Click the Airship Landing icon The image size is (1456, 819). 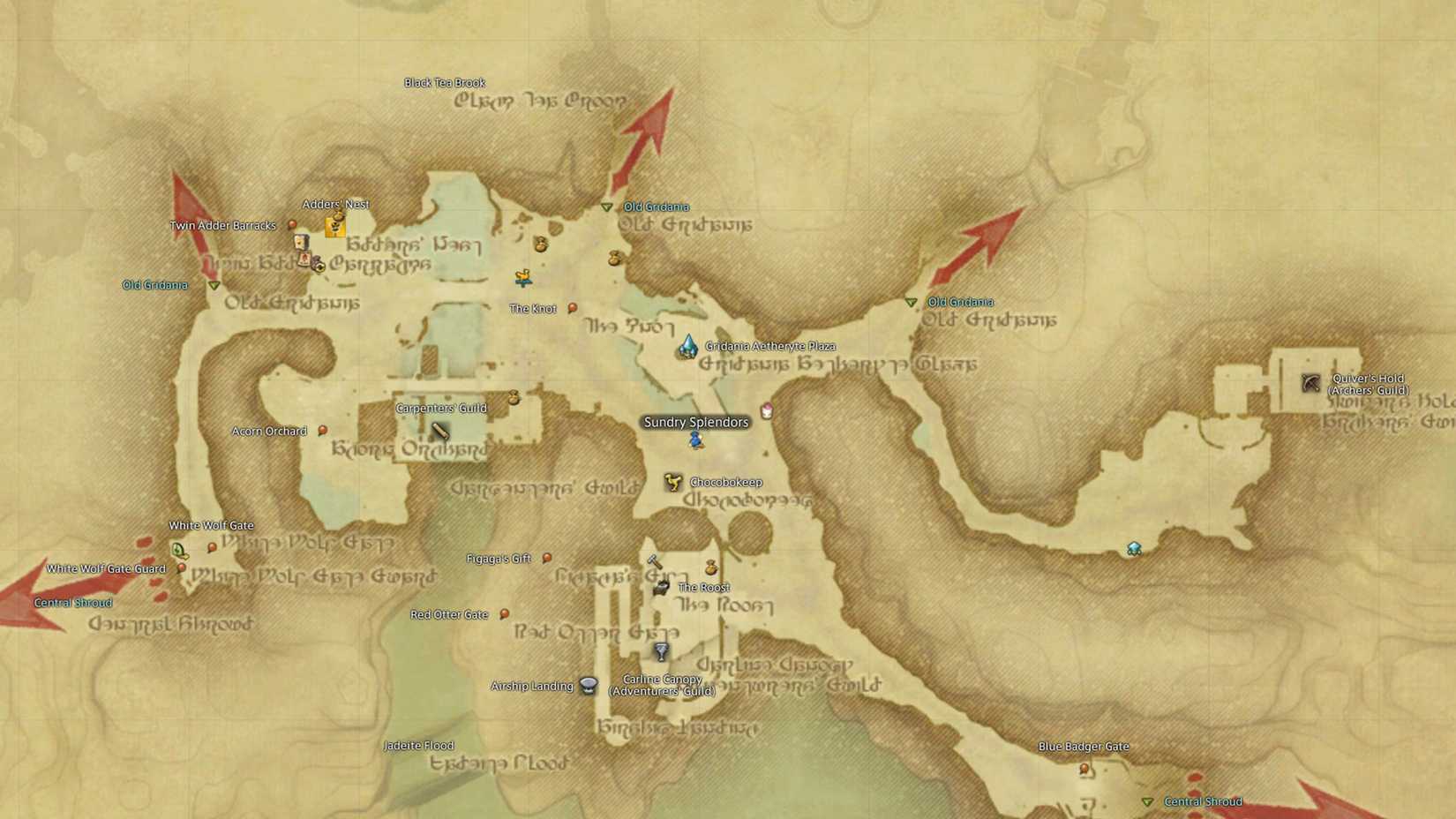(x=587, y=686)
